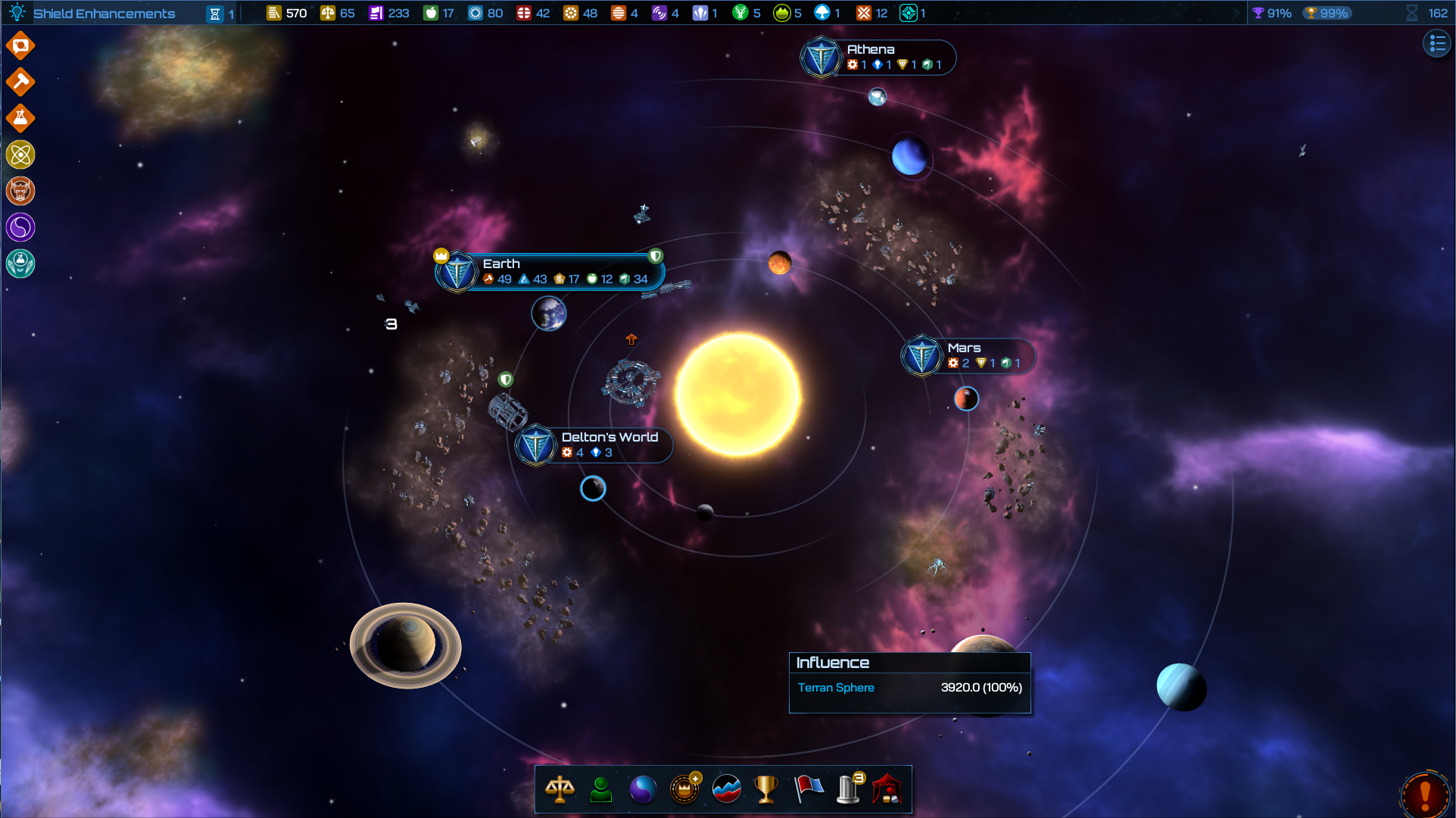Screen dimensions: 1456x818
Task: Click the yellow atom notification icon
Action: click(x=20, y=155)
